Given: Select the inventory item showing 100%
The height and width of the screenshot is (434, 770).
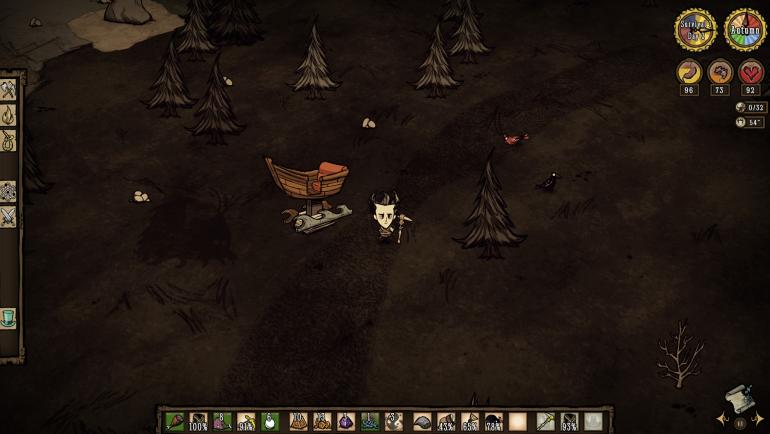Looking at the screenshot, I should click(198, 421).
